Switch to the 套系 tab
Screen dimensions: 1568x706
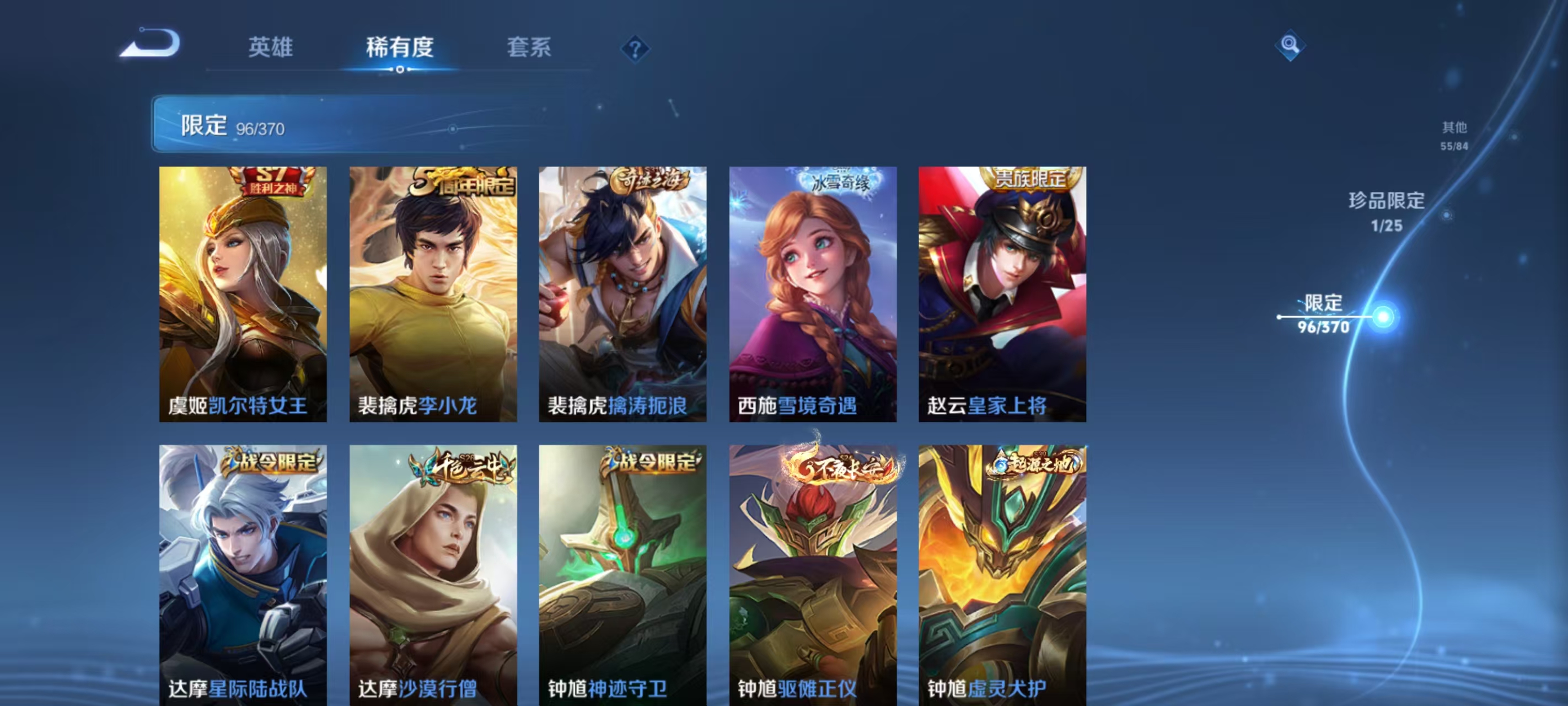point(530,49)
